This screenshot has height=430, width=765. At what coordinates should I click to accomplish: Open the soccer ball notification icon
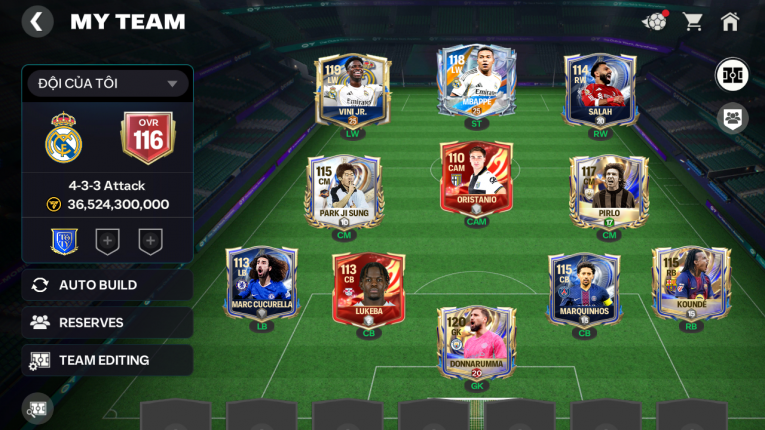pos(655,21)
